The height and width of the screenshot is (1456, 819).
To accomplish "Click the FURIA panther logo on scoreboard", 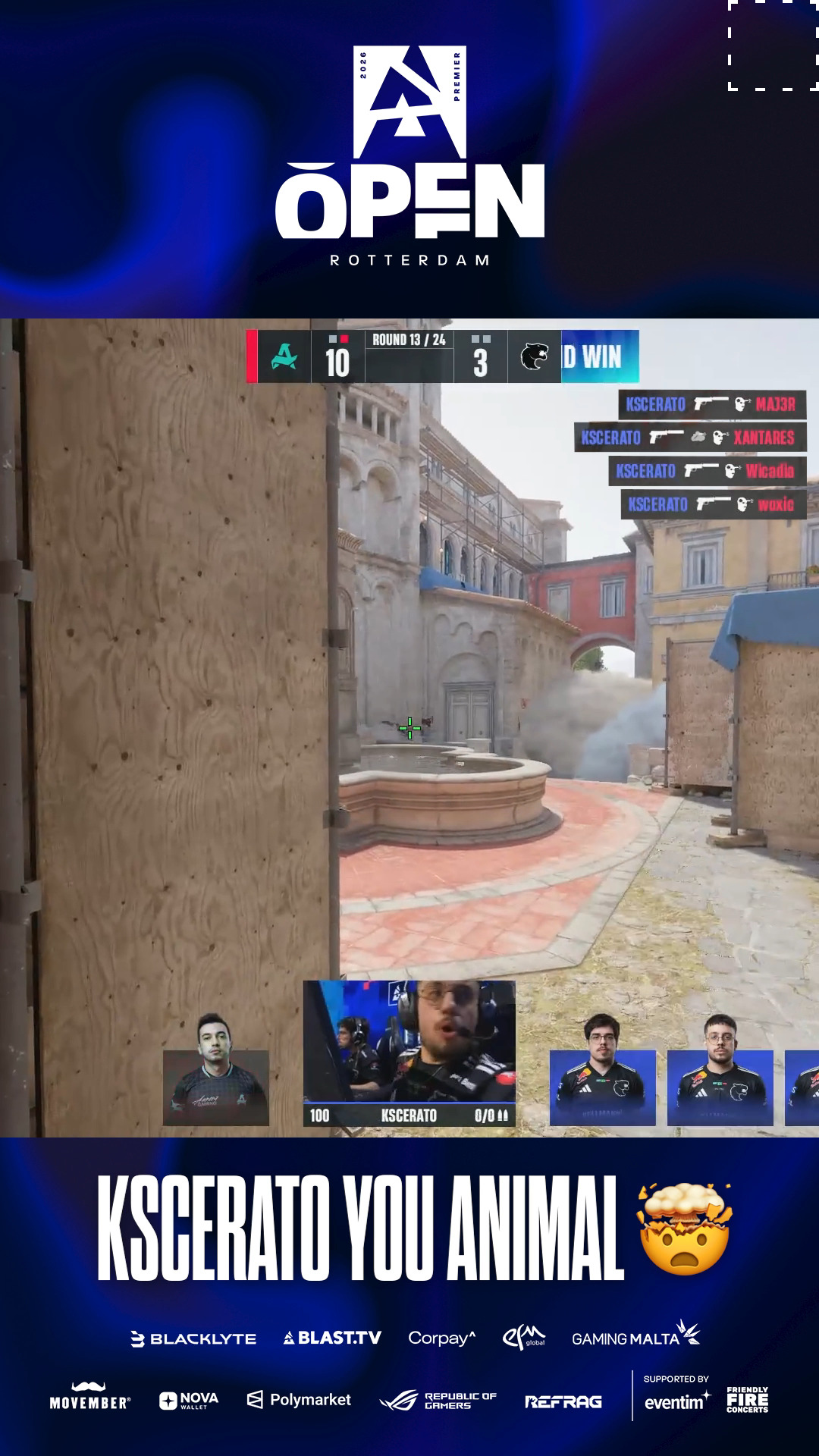I will pyautogui.click(x=535, y=356).
